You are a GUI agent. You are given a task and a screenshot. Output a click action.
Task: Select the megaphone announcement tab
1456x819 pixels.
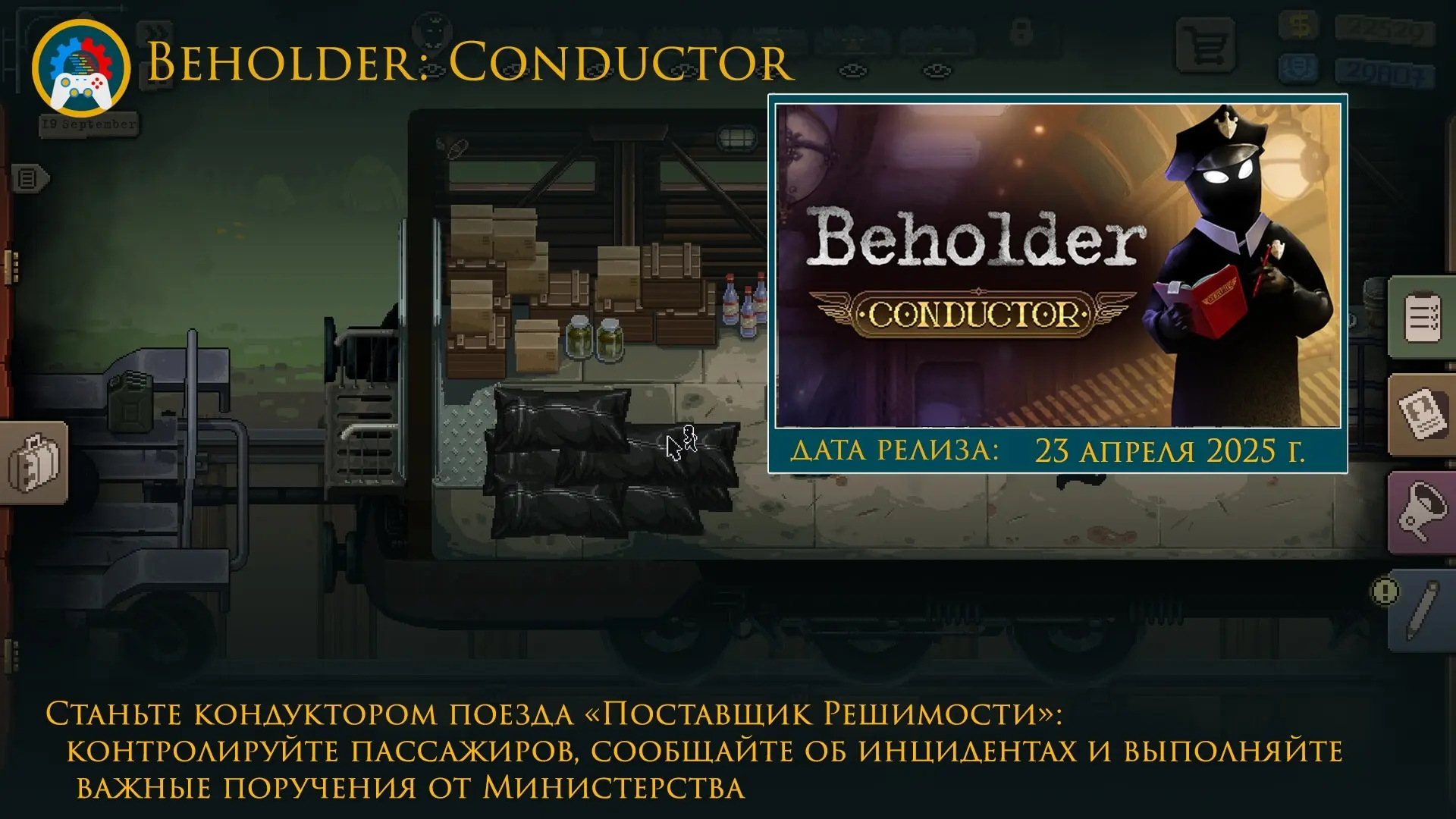[x=1422, y=510]
